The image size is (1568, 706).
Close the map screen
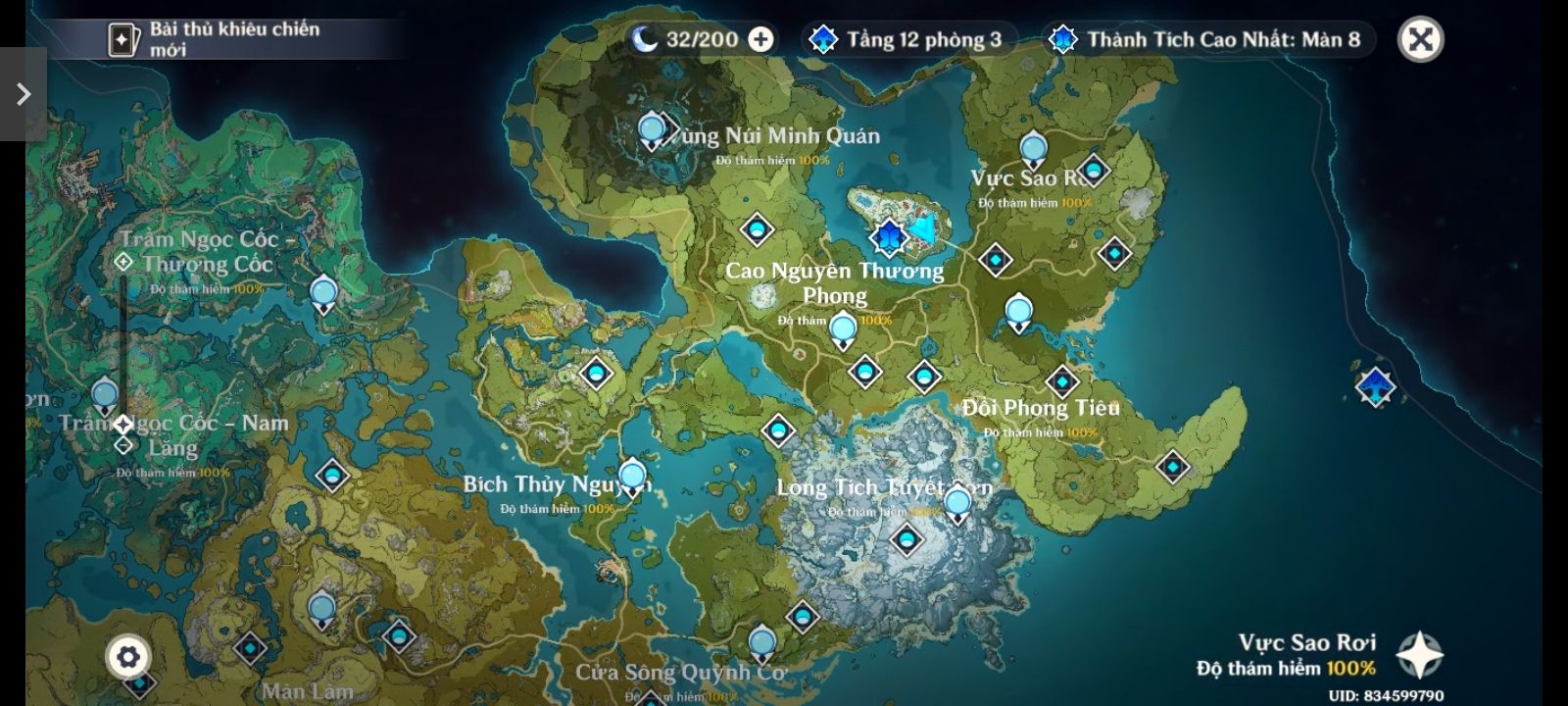click(x=1420, y=39)
